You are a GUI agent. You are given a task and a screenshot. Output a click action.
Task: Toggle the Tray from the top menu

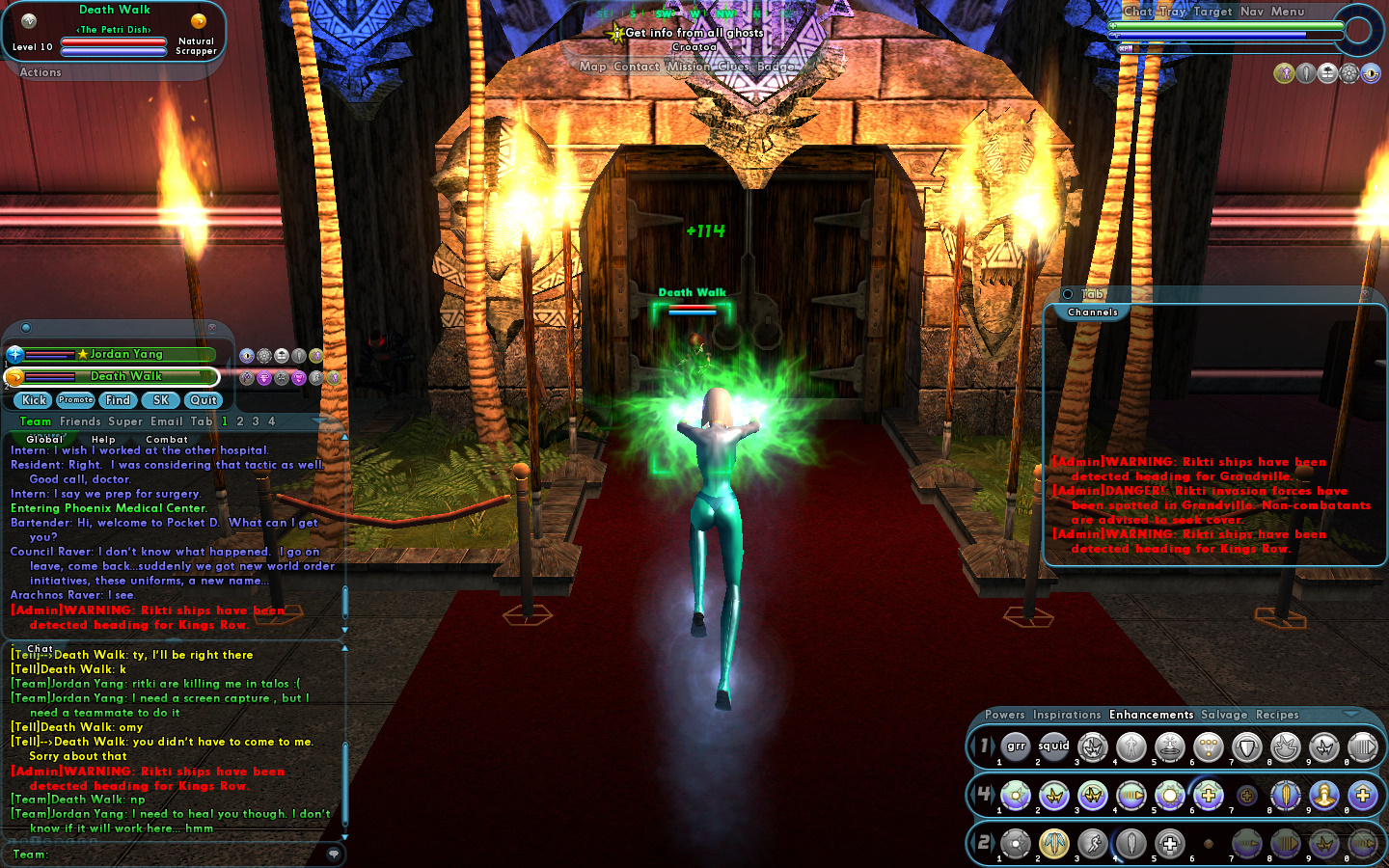click(1172, 12)
